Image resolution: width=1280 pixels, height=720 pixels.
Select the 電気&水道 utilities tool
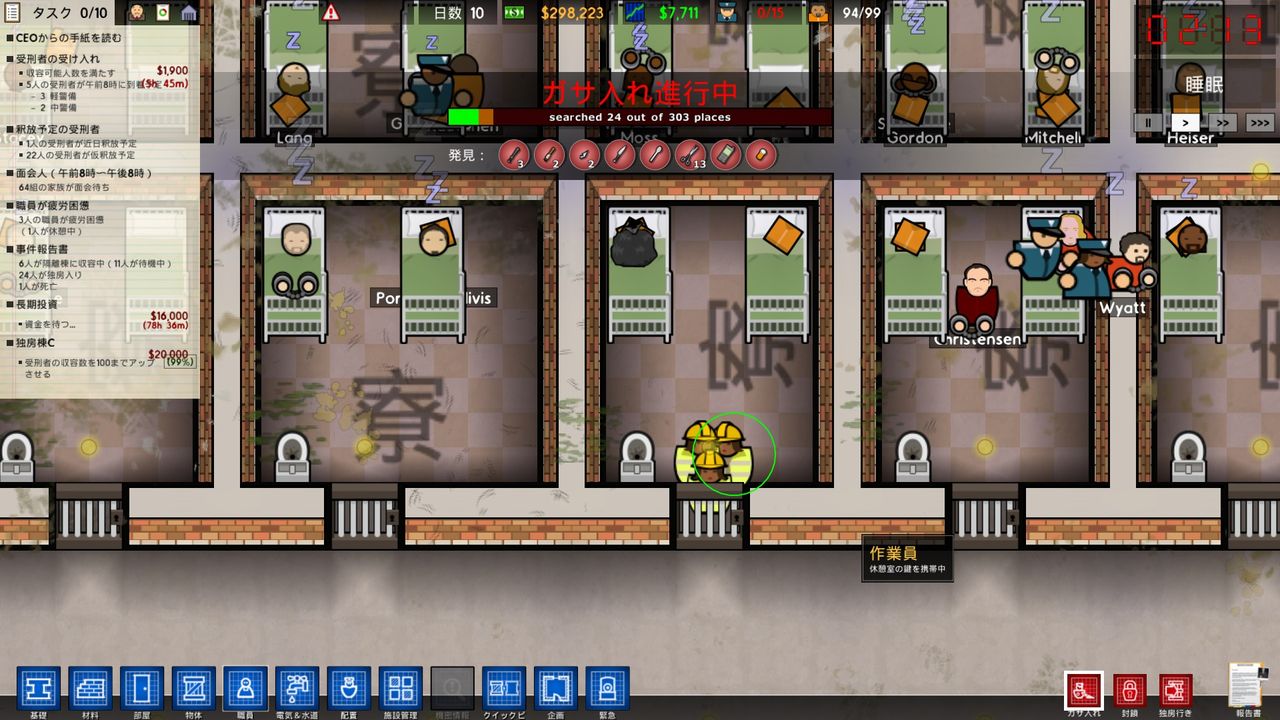click(x=296, y=690)
